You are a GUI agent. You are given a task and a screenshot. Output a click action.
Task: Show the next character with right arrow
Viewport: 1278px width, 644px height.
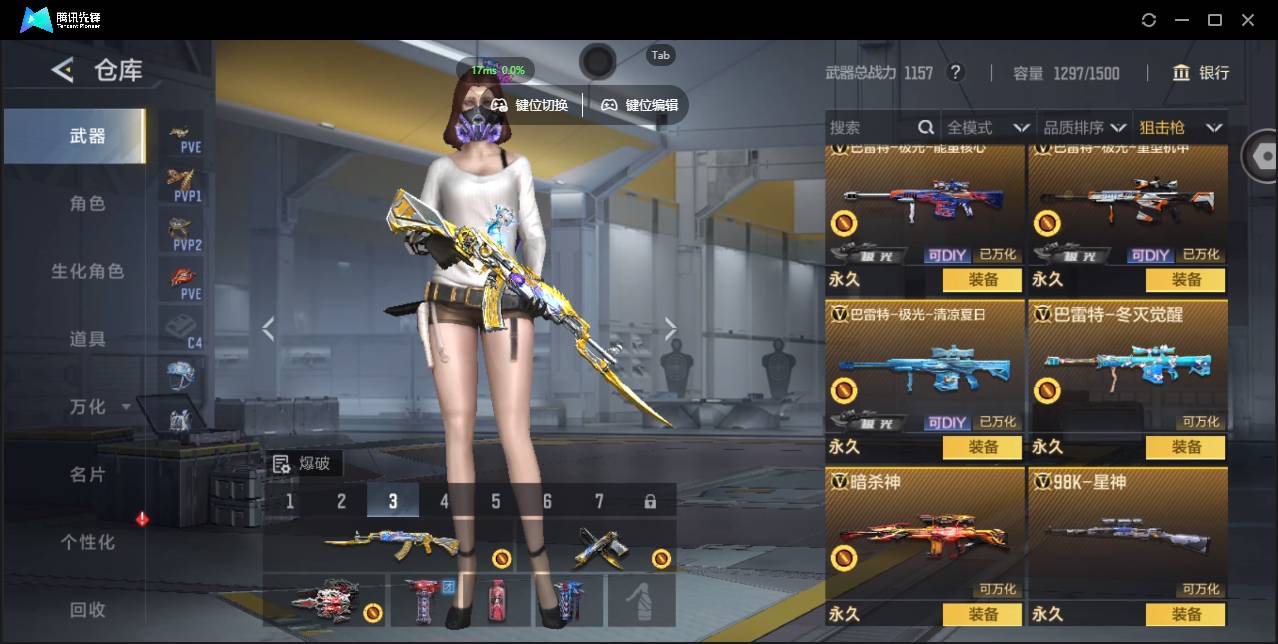pos(671,329)
